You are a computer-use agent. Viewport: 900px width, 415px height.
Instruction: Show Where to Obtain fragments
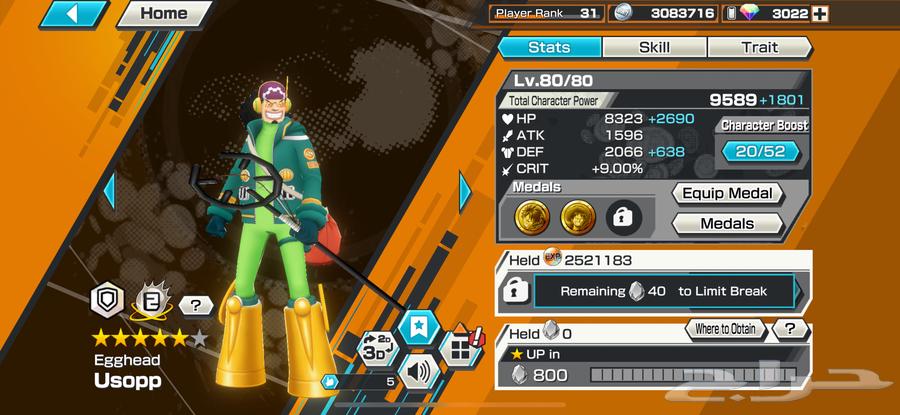point(724,329)
